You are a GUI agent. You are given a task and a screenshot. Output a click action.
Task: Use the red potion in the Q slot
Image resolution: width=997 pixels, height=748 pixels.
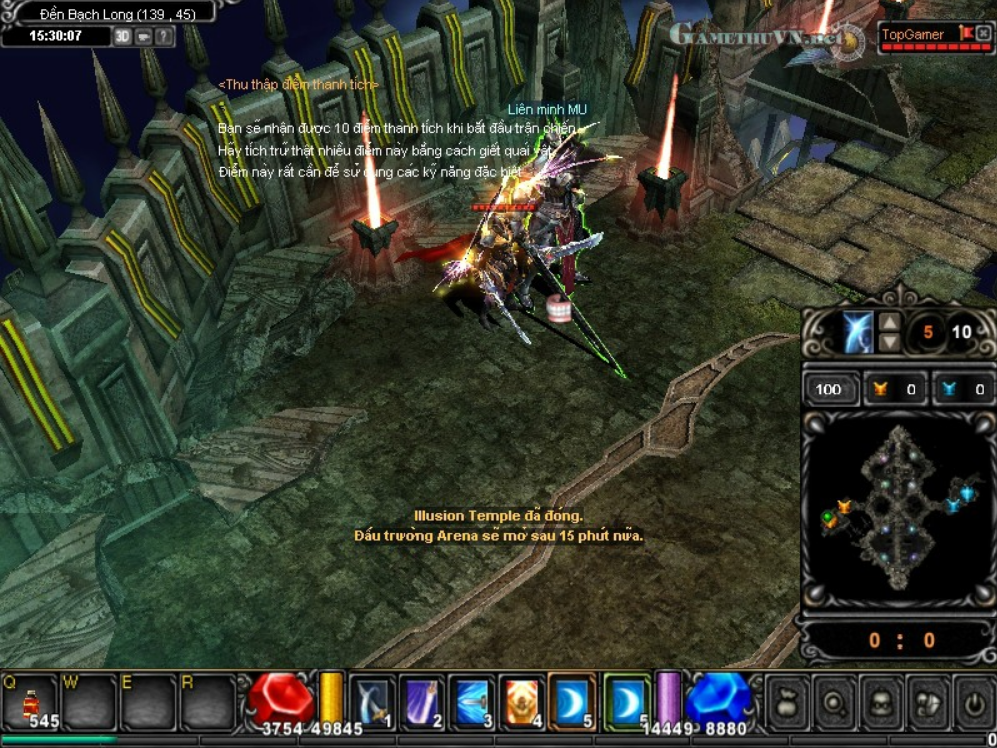[30, 701]
